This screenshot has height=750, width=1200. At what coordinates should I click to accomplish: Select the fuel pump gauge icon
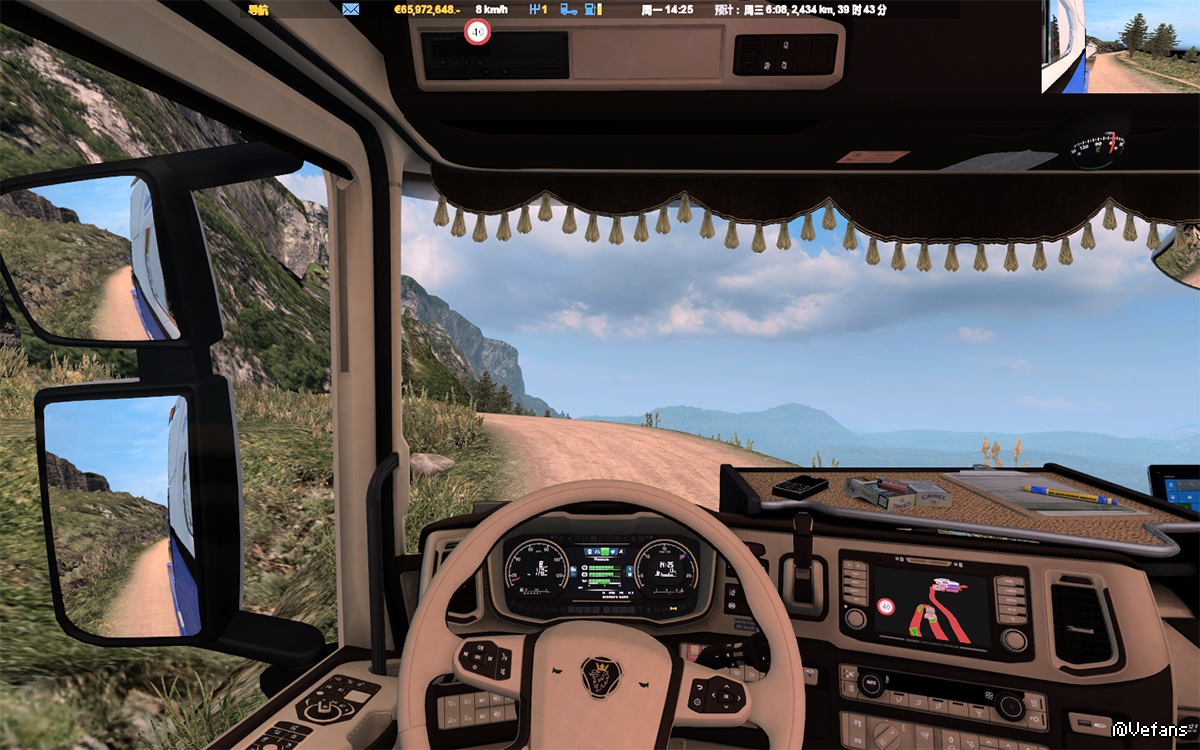coord(594,10)
